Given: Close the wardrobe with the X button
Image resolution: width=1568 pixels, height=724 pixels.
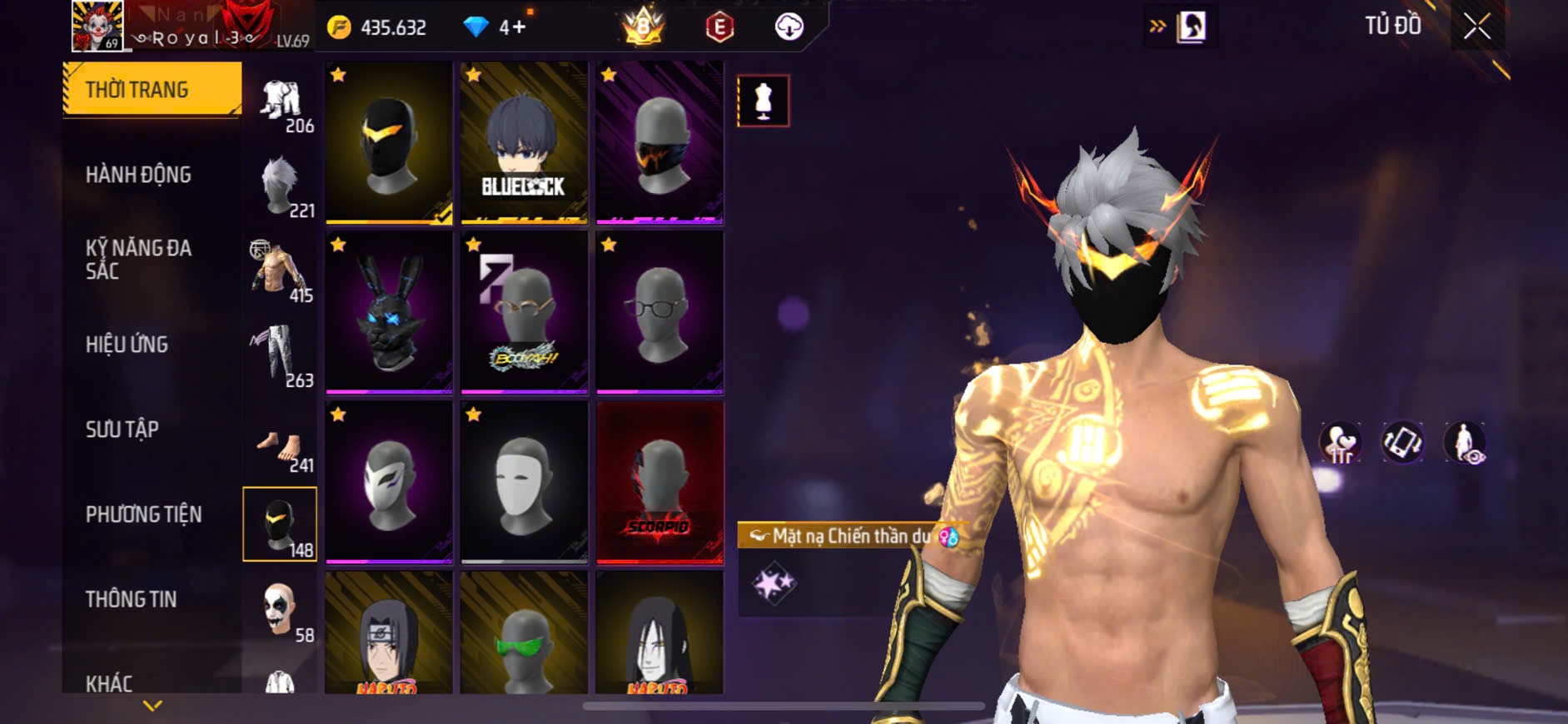Looking at the screenshot, I should click(1476, 27).
